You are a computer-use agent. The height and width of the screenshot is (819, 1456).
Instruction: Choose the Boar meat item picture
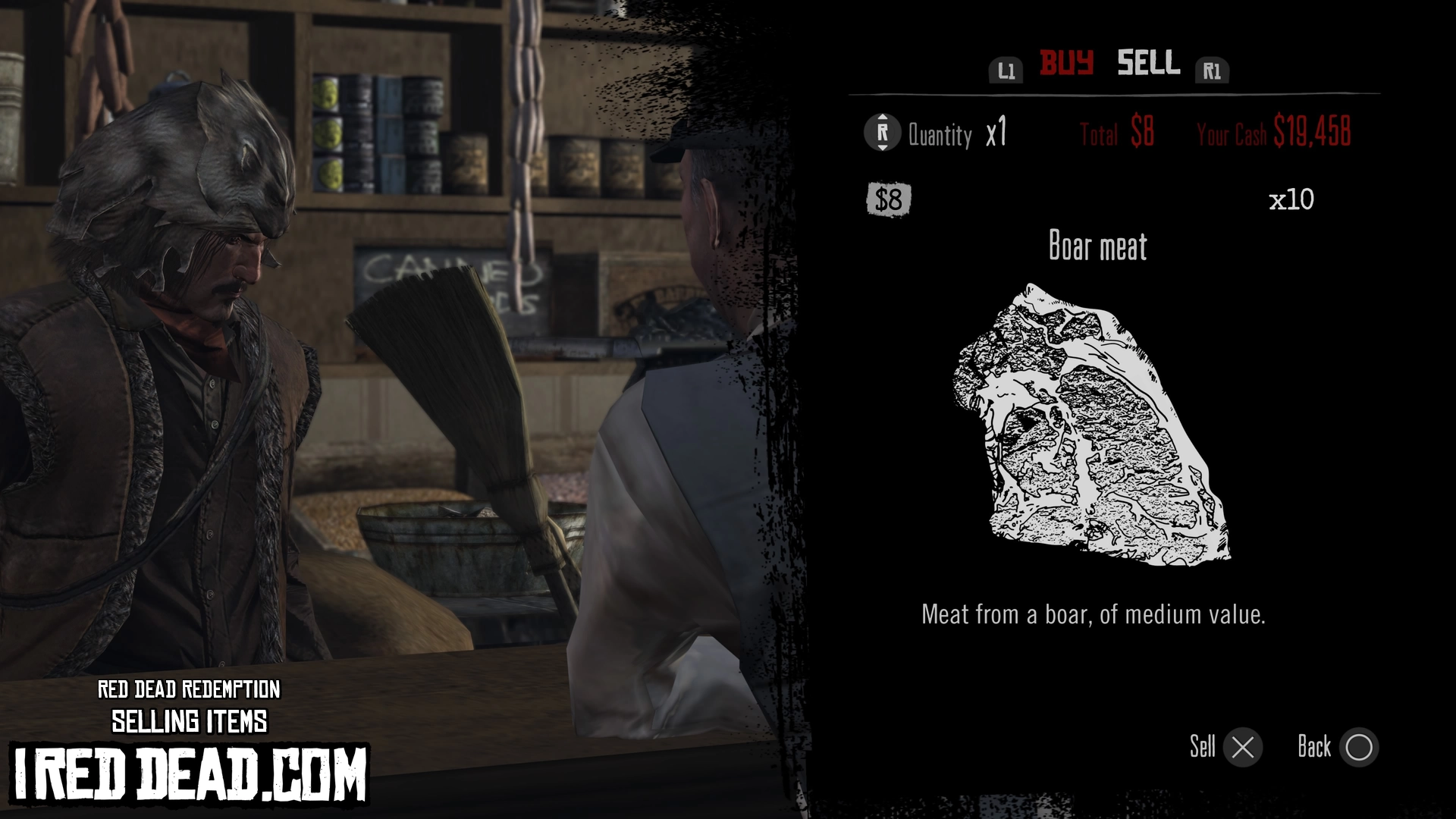coord(1091,425)
